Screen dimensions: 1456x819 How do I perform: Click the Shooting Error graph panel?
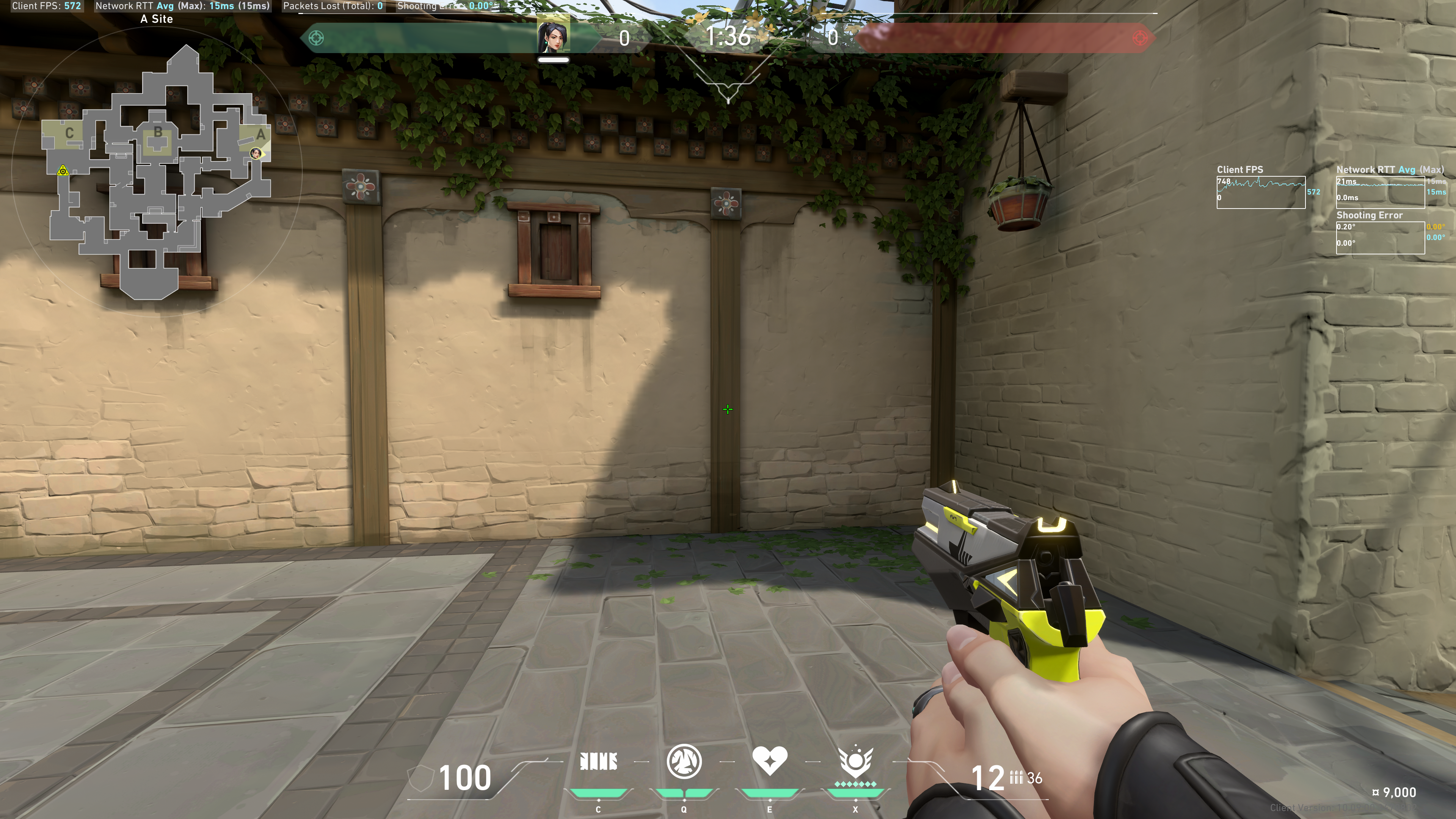pos(1380,237)
